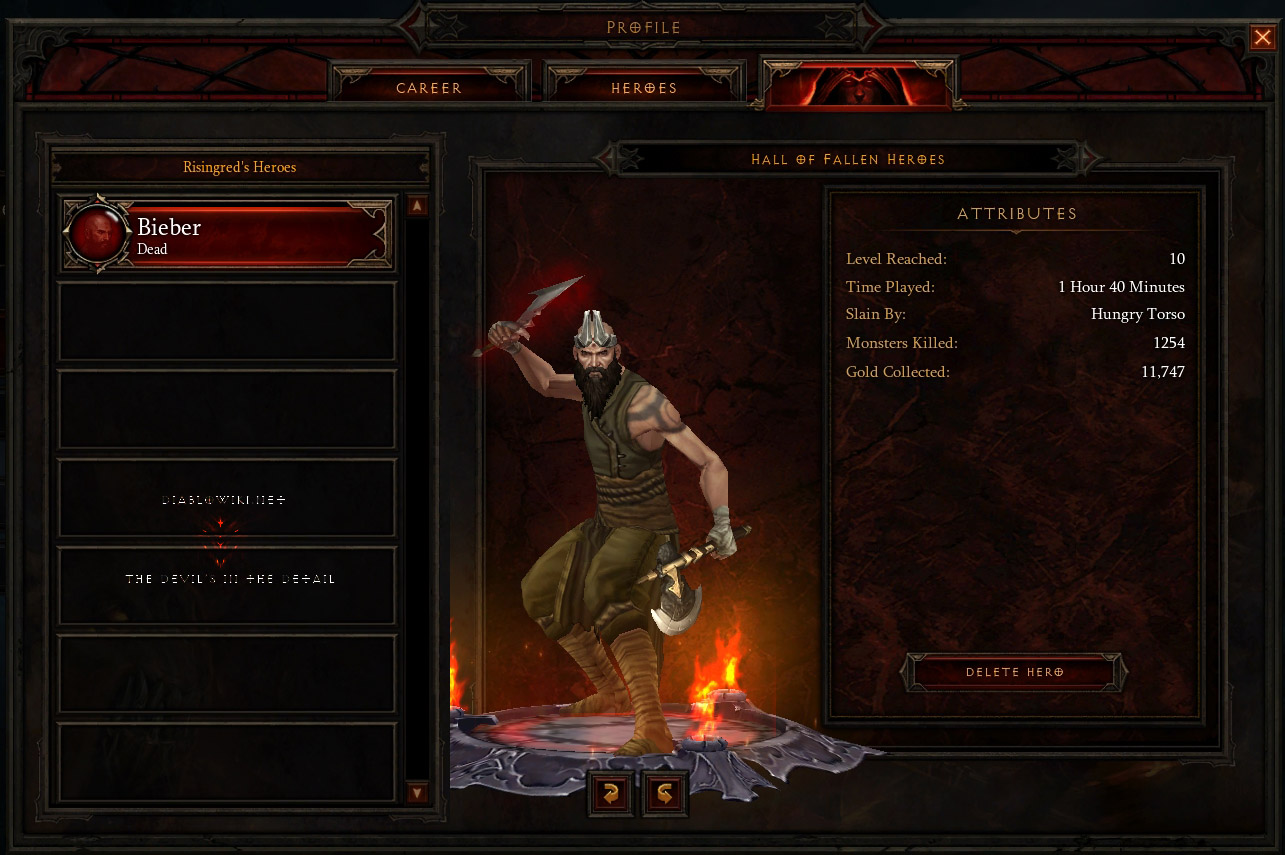Click the Level Reached value of 10
This screenshot has height=855, width=1285.
pos(1177,259)
